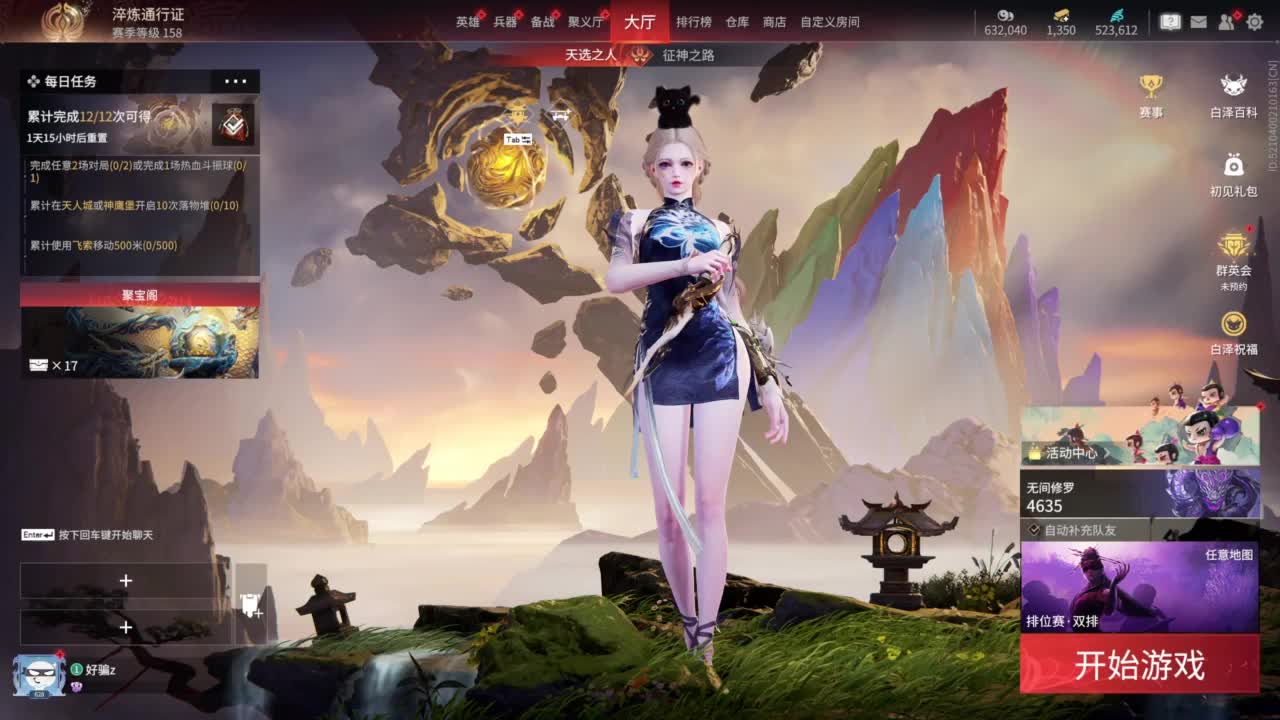Open the mail envelope icon

tap(1198, 22)
